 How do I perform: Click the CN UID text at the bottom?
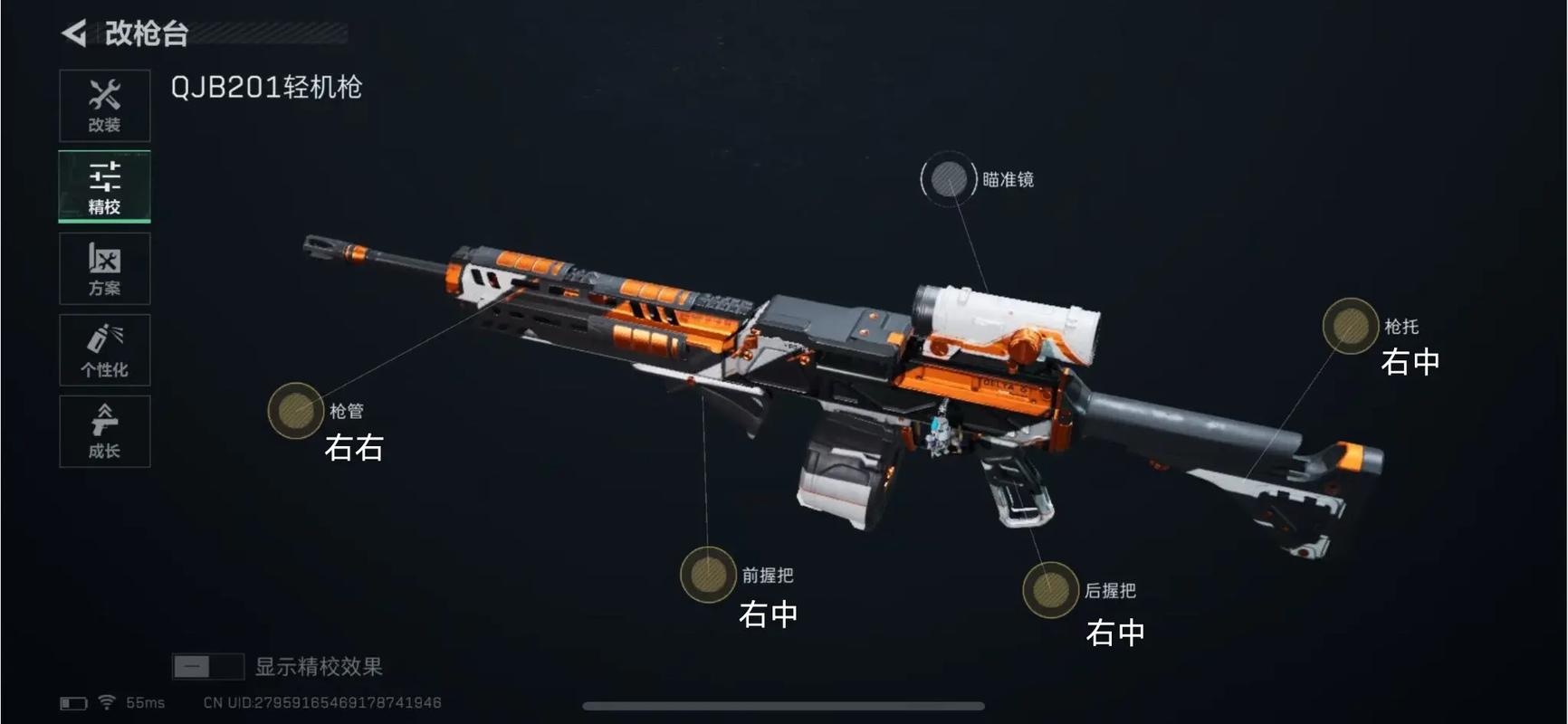321,702
